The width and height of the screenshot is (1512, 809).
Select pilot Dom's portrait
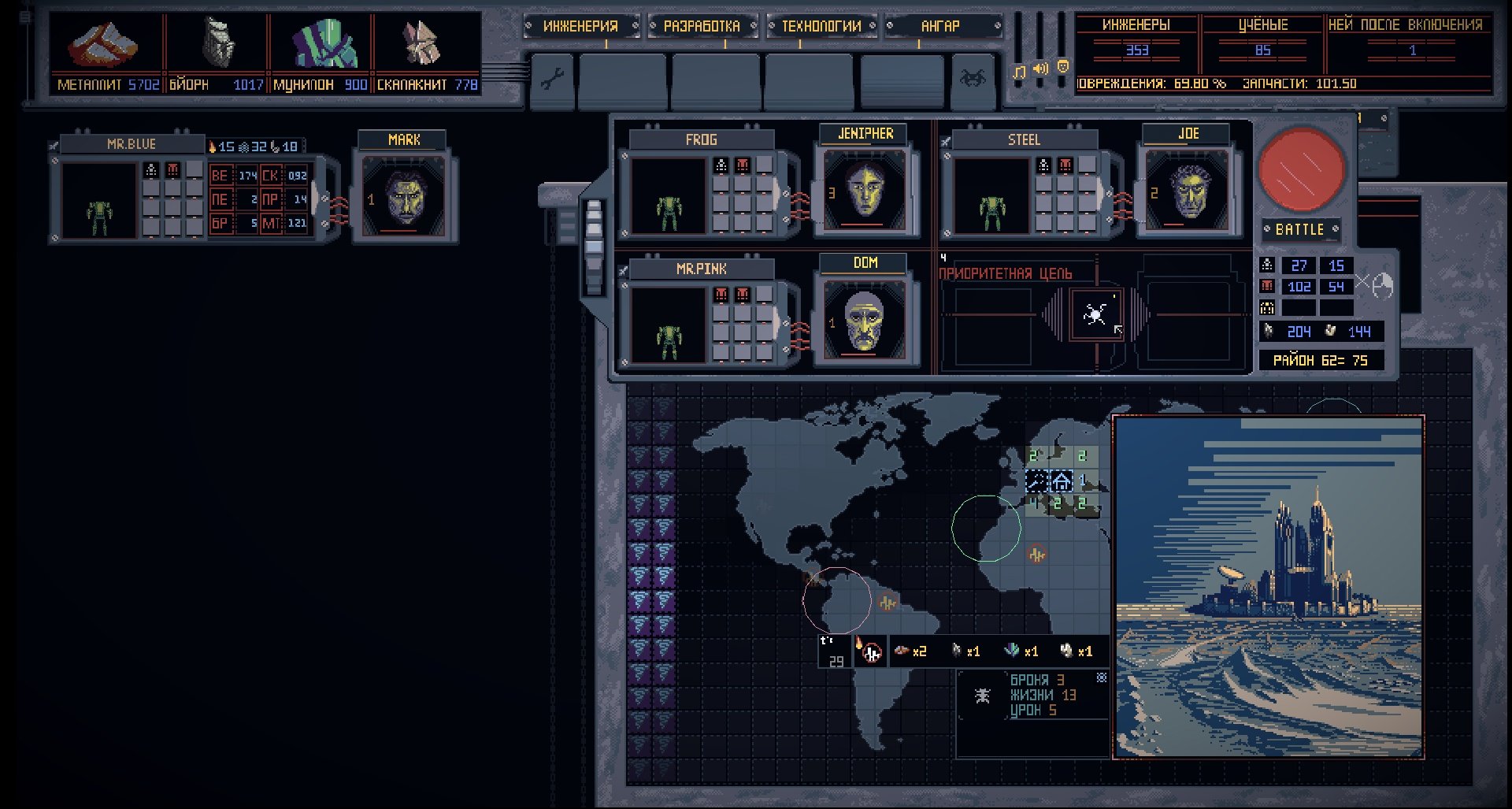(x=865, y=319)
